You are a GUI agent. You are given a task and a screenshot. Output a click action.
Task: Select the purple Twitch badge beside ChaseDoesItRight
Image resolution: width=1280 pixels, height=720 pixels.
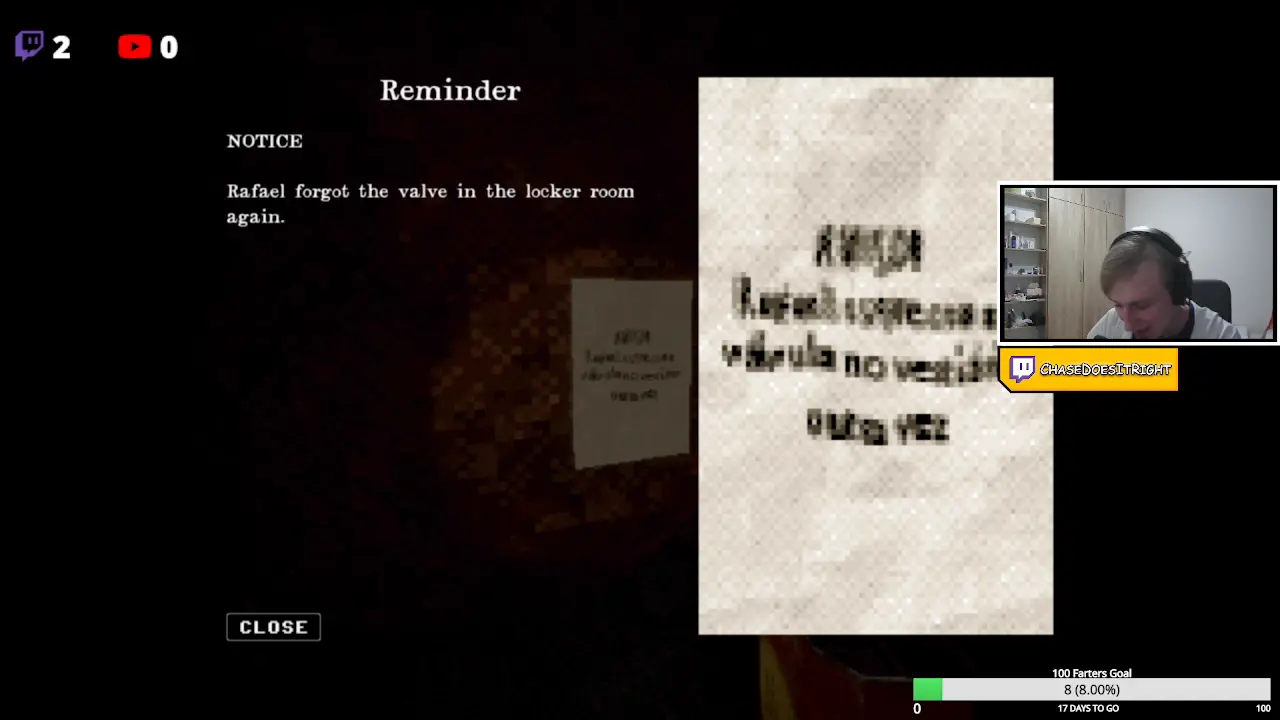pos(1022,369)
